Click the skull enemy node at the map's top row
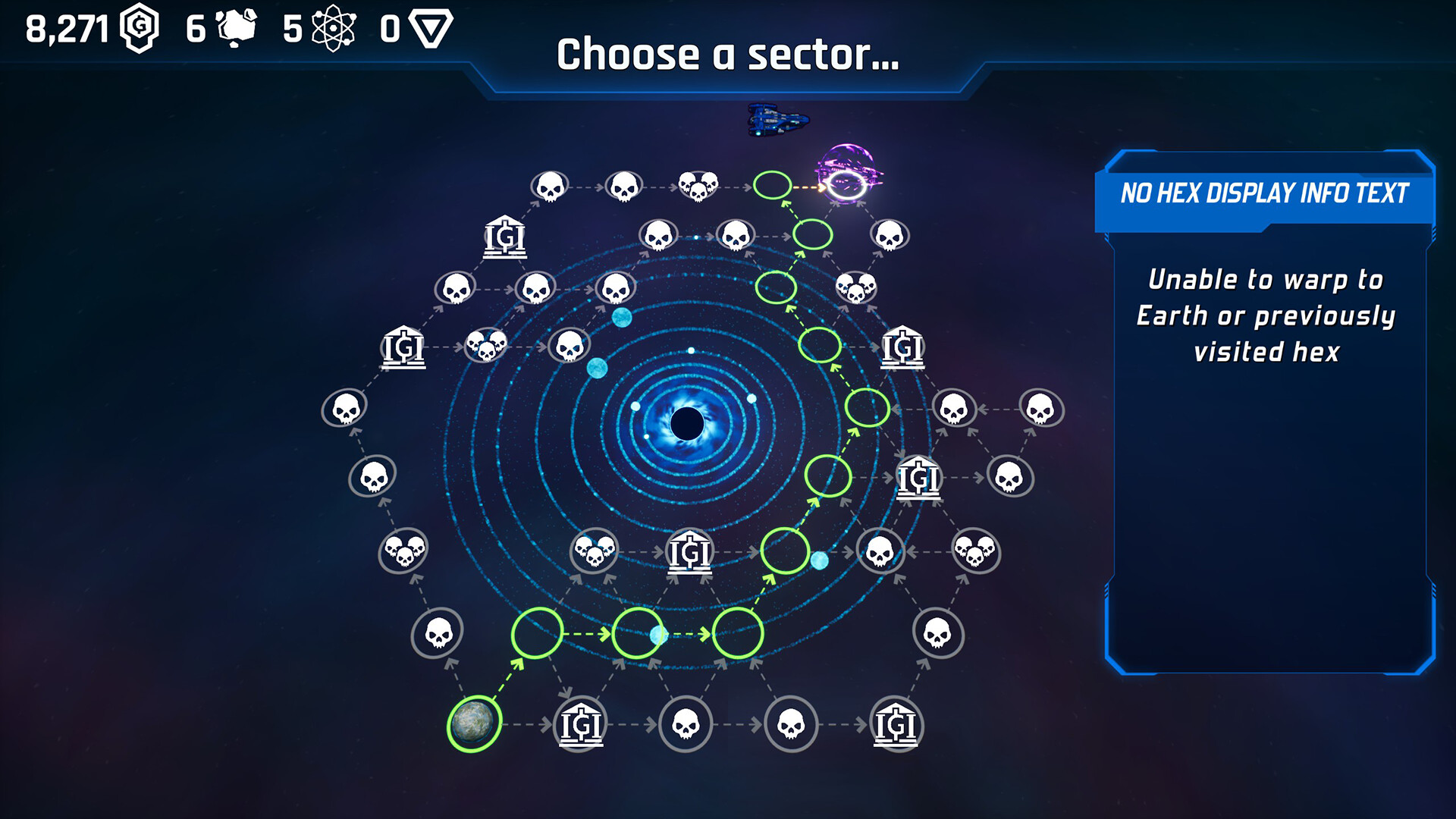Screen dimensions: 1456x819 coord(551,187)
